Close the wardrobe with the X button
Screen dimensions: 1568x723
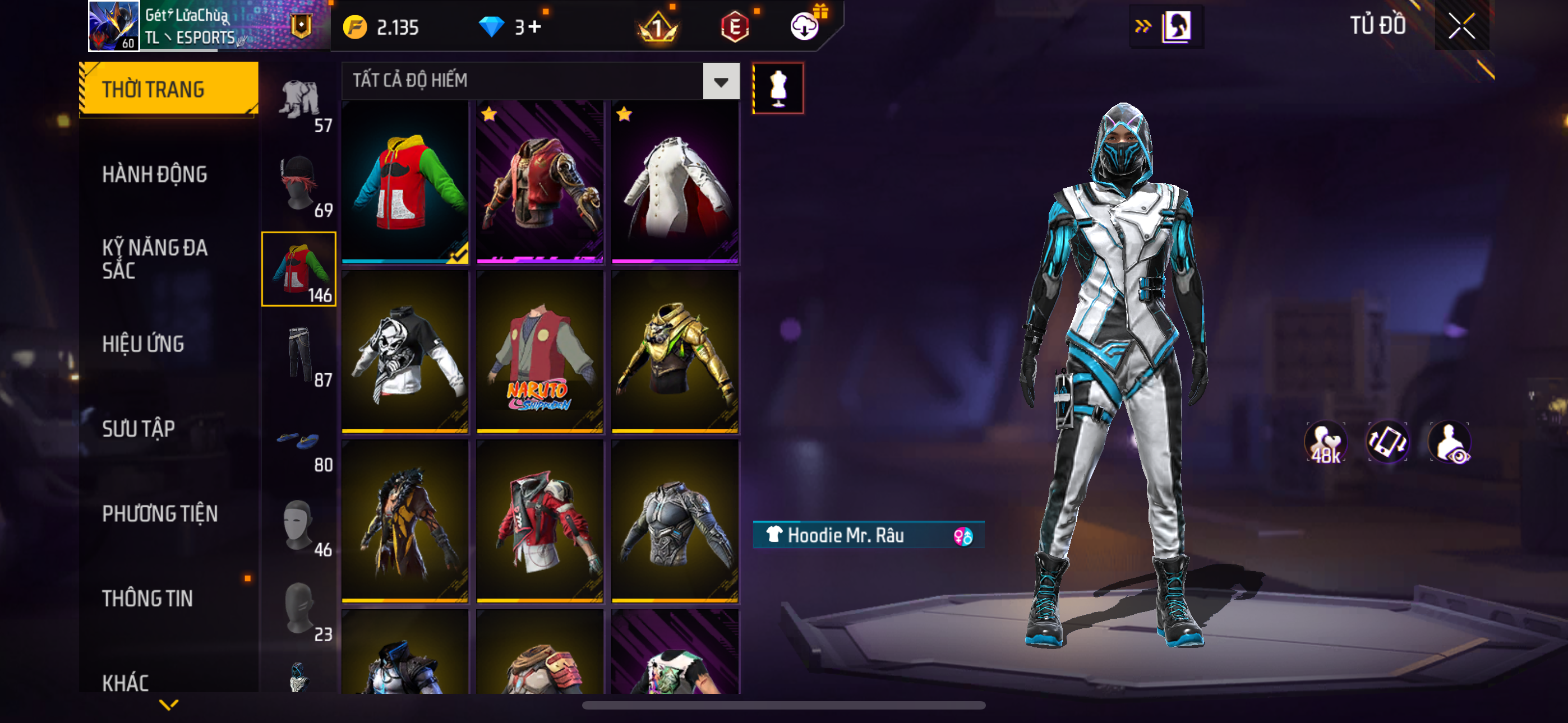[1461, 26]
